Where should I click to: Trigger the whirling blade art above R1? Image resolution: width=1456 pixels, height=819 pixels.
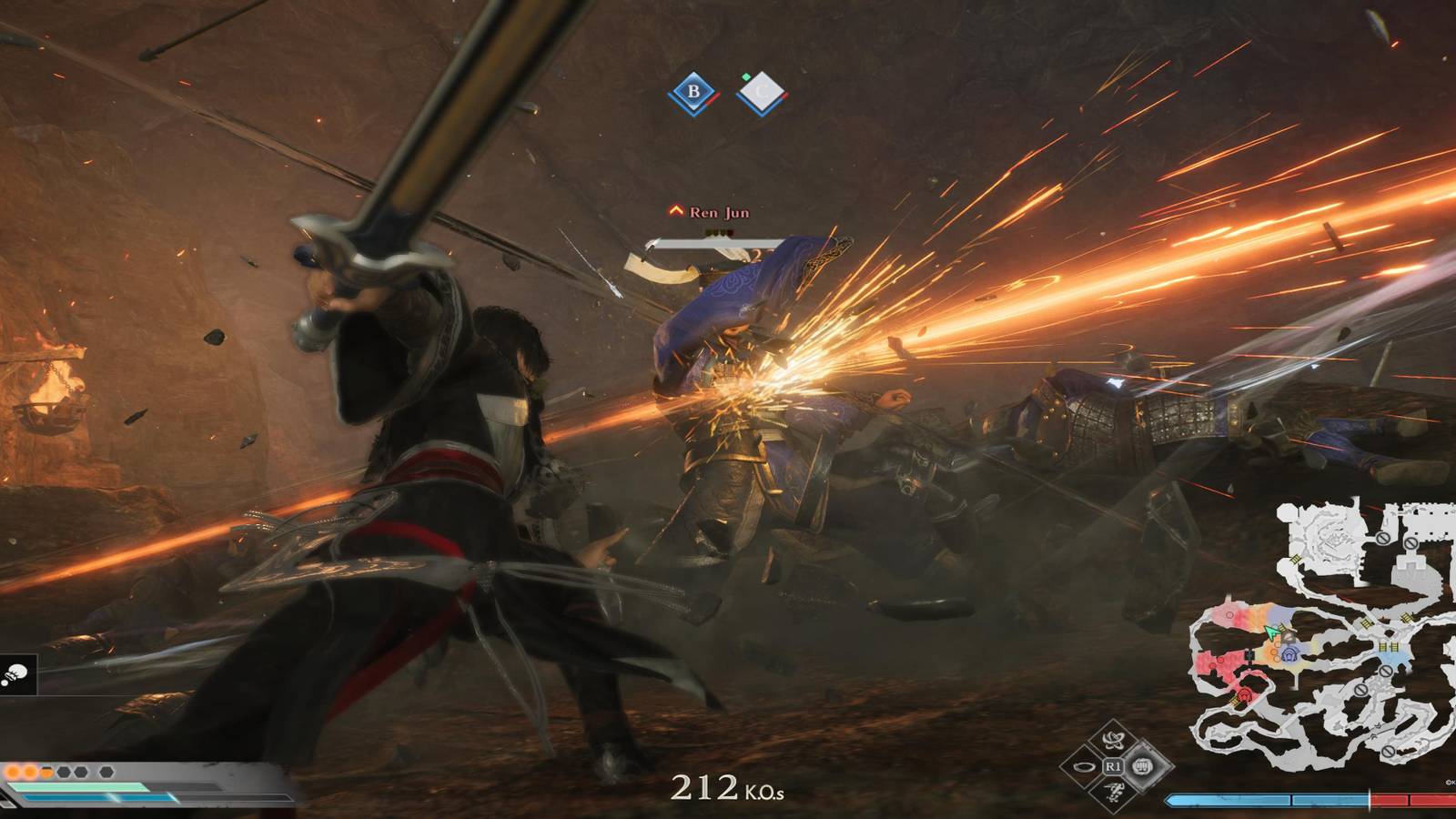pos(1113,739)
